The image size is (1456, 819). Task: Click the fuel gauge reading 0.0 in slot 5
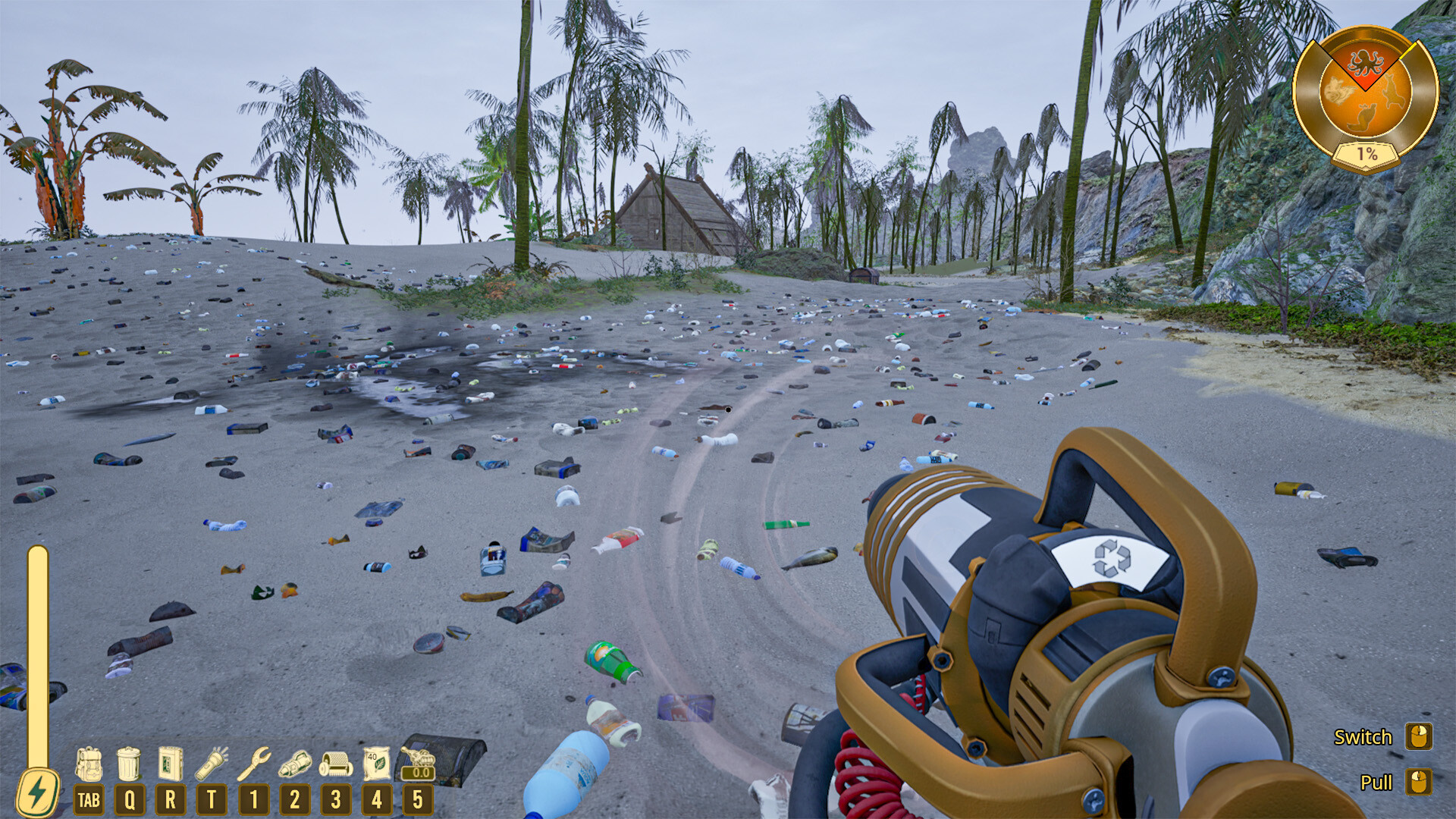pyautogui.click(x=417, y=774)
